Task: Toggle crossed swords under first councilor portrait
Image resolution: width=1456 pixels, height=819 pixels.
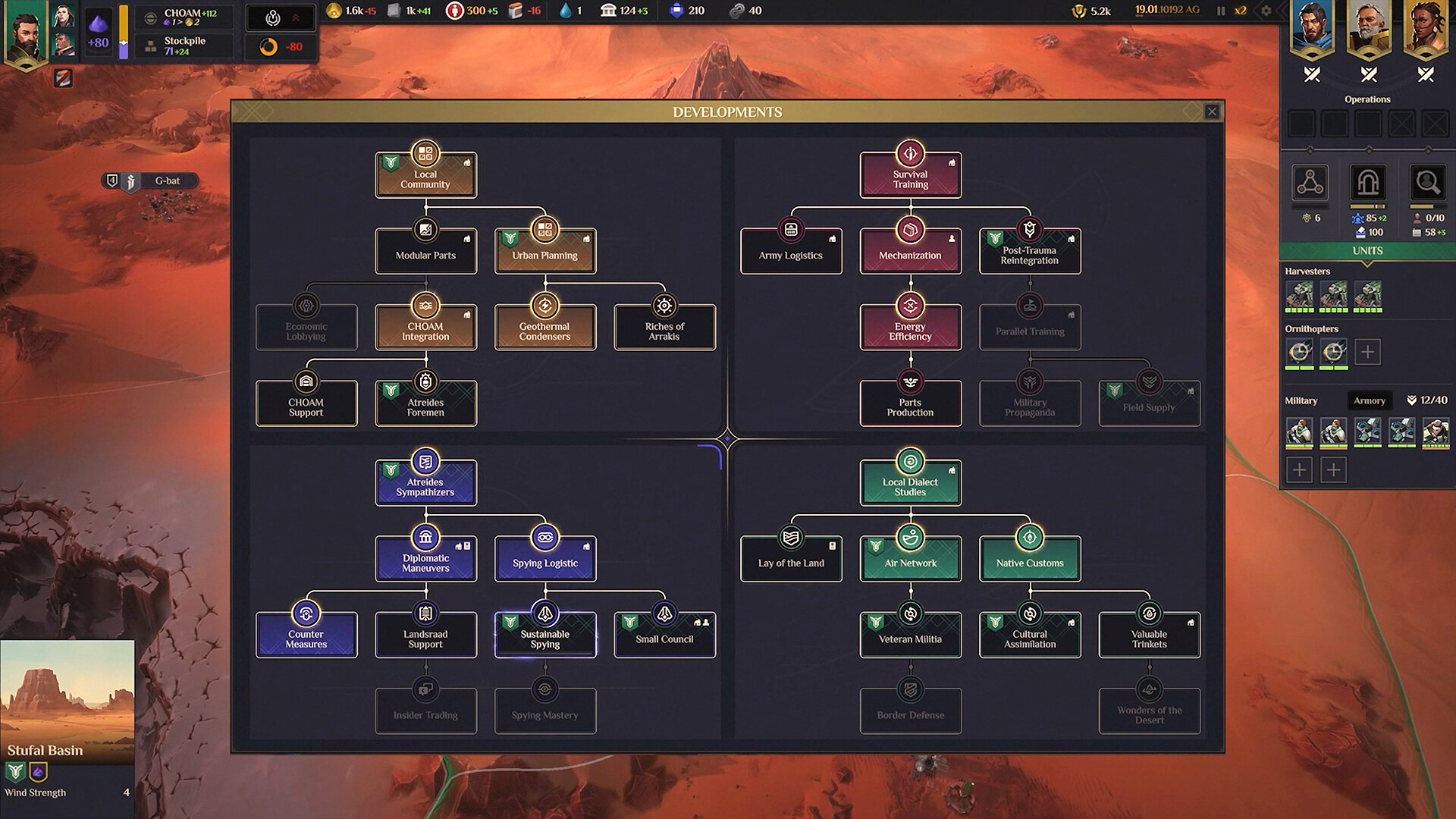Action: [1311, 75]
